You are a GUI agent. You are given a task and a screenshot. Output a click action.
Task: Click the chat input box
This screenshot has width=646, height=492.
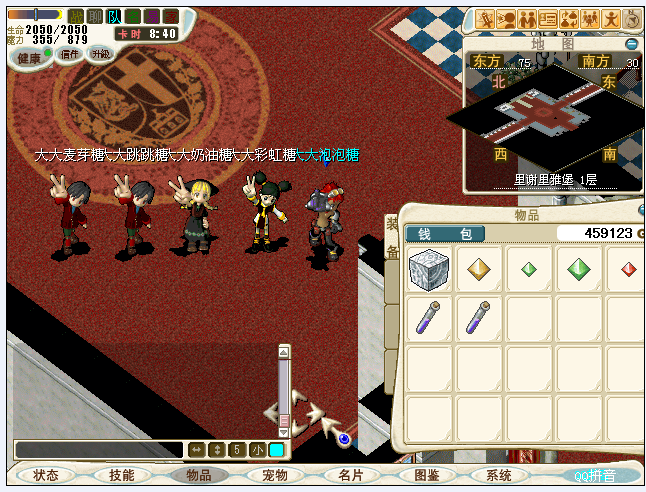pyautogui.click(x=98, y=450)
